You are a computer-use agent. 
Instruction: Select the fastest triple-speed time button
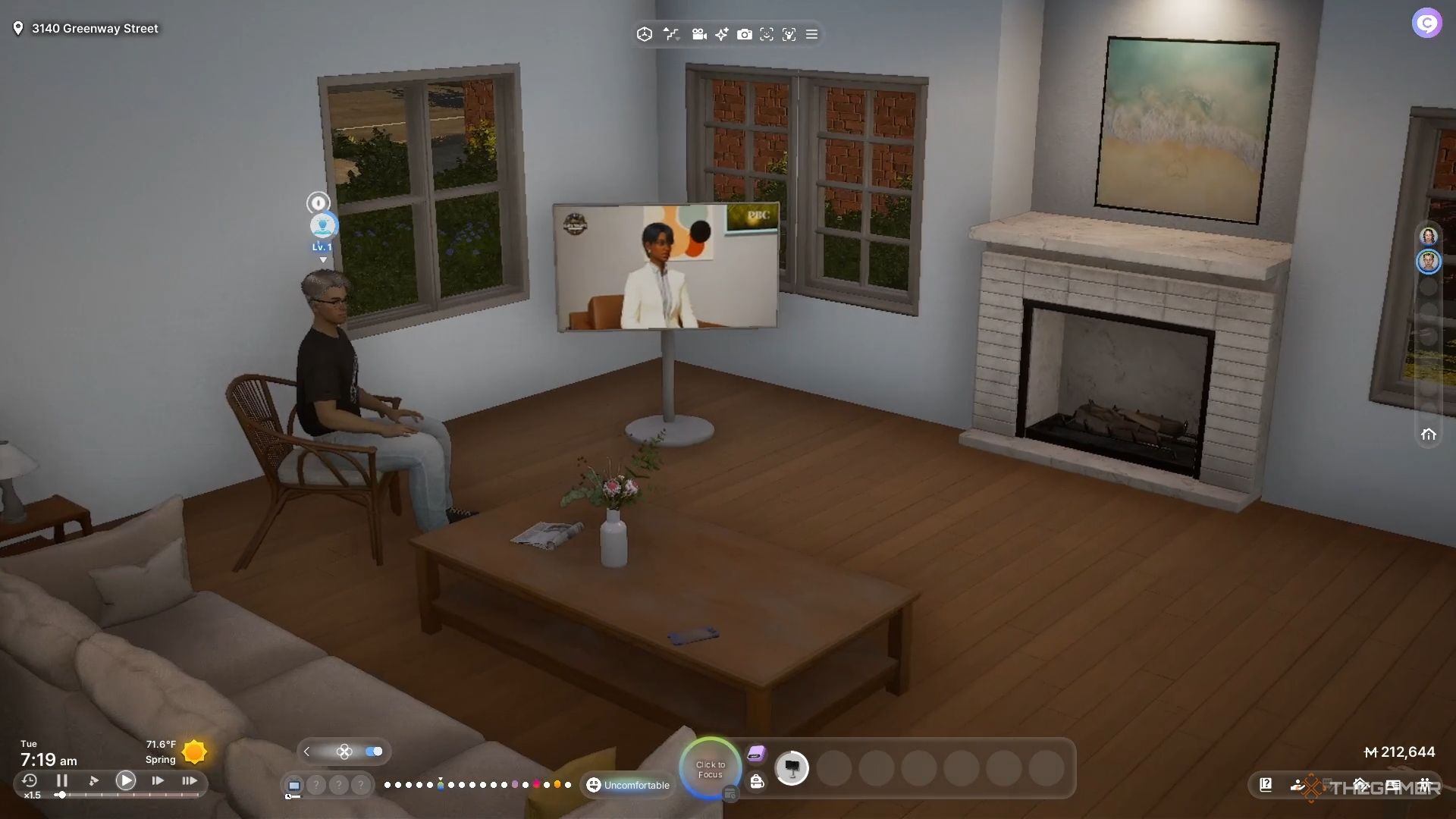point(189,780)
